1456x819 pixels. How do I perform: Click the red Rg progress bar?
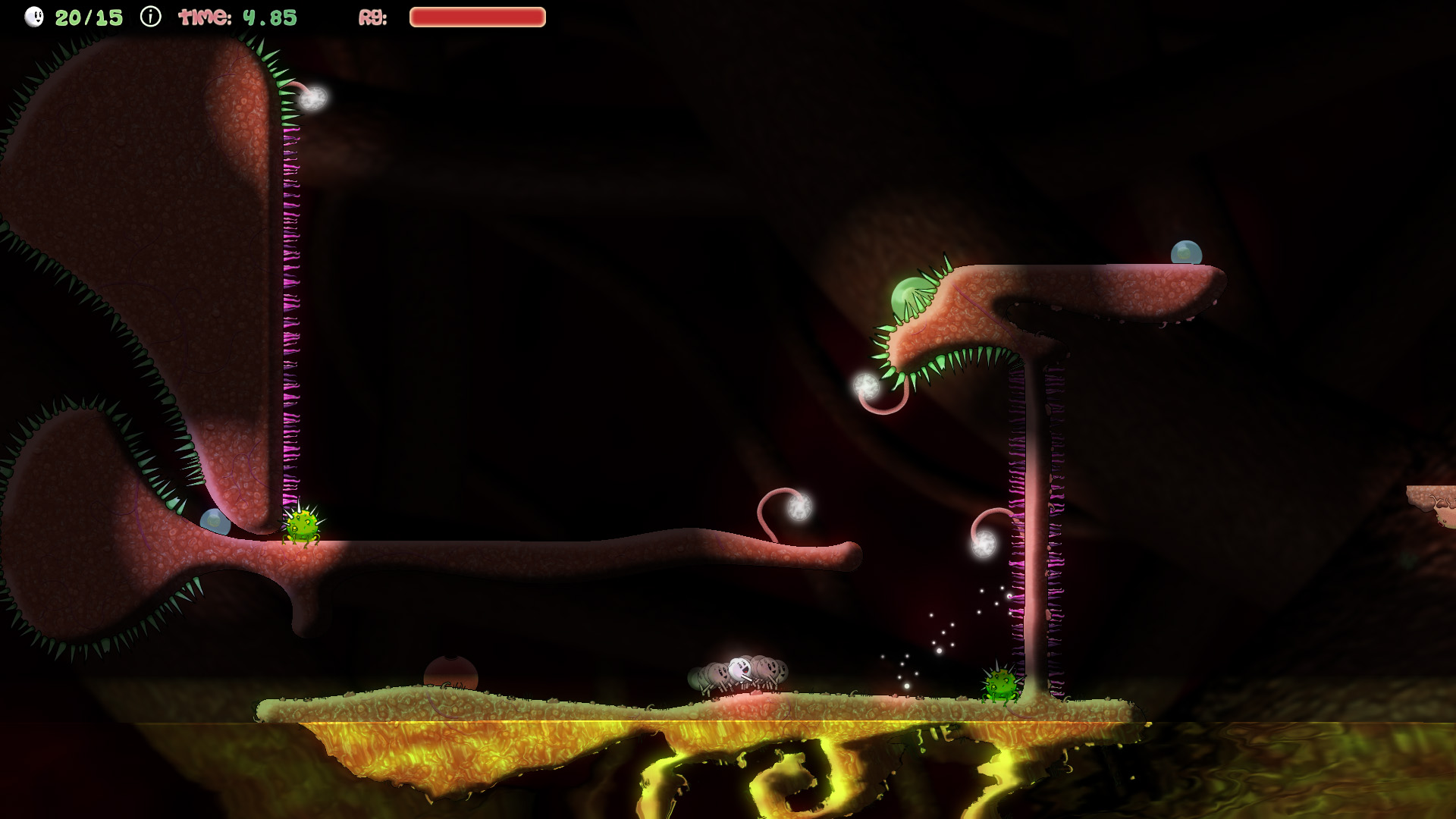(478, 15)
